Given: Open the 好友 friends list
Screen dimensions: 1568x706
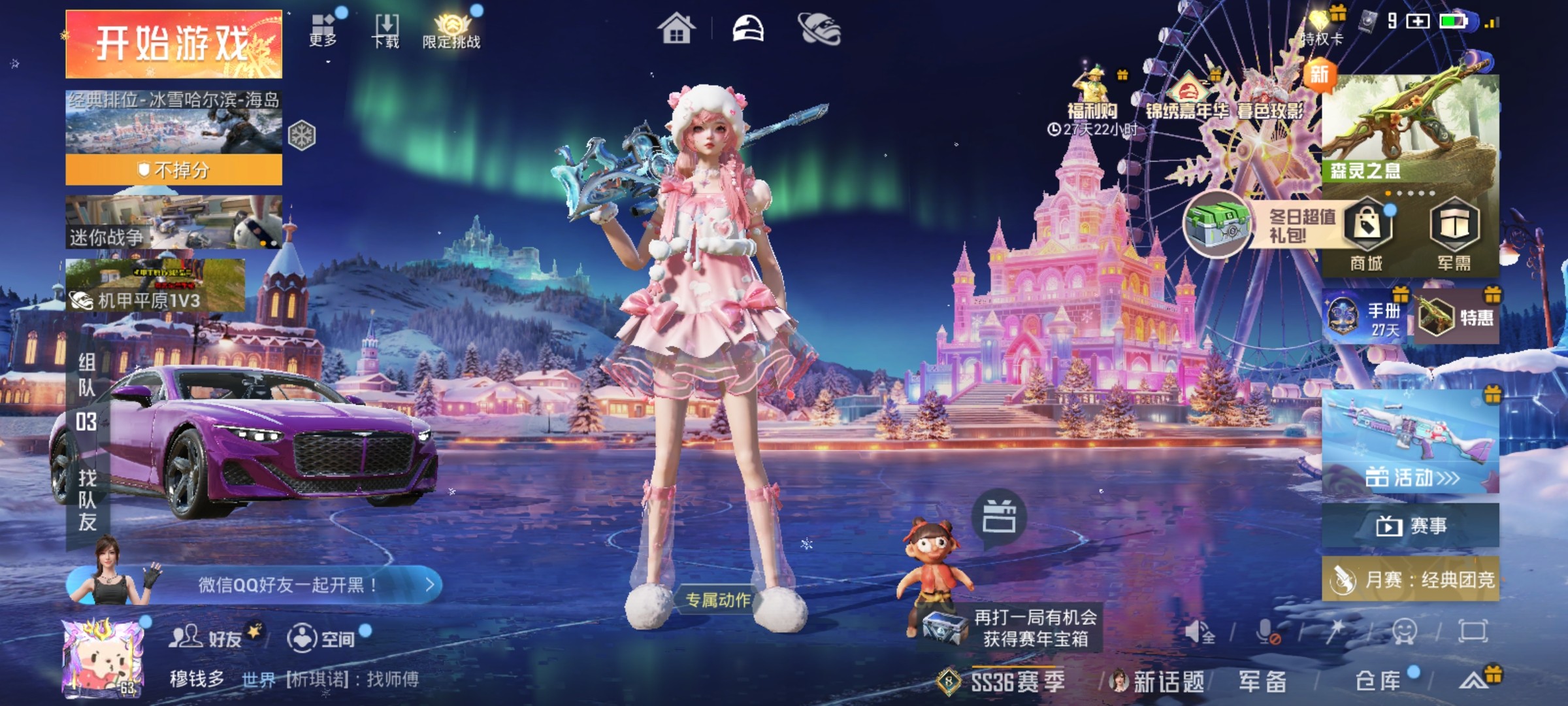Looking at the screenshot, I should [206, 637].
